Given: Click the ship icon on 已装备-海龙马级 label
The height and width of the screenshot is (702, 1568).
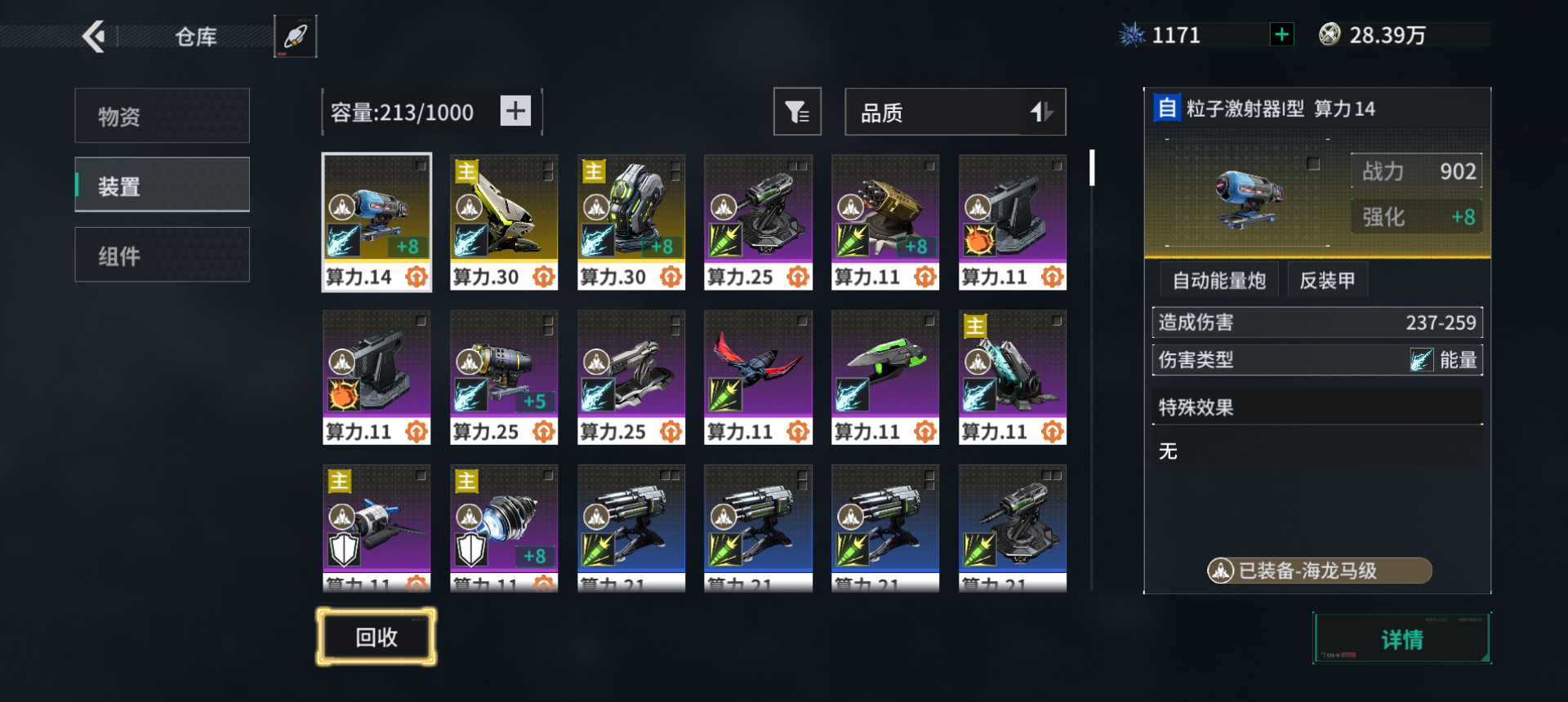Looking at the screenshot, I should click(1221, 571).
